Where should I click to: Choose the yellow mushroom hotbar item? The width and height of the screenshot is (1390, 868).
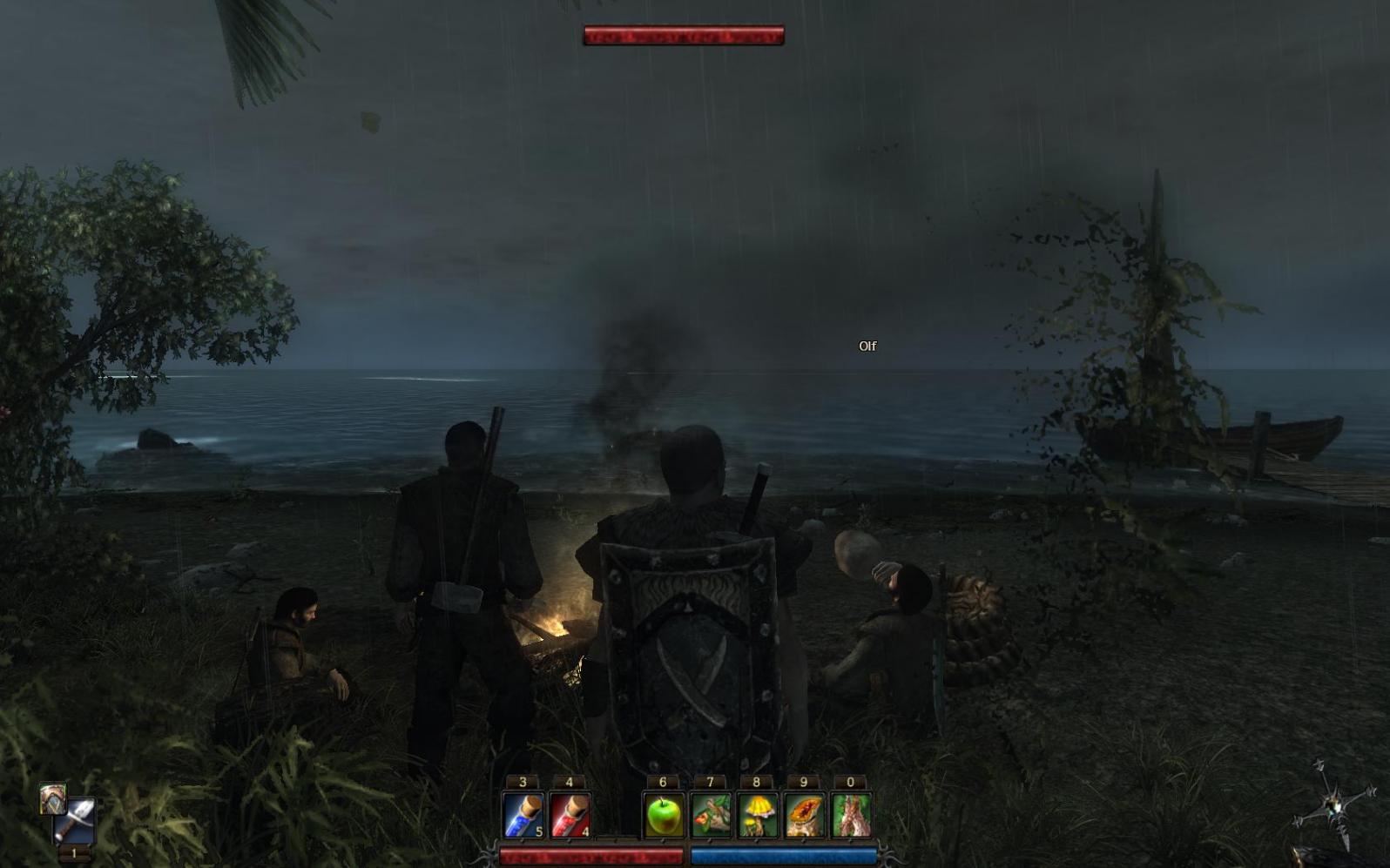pyautogui.click(x=757, y=815)
